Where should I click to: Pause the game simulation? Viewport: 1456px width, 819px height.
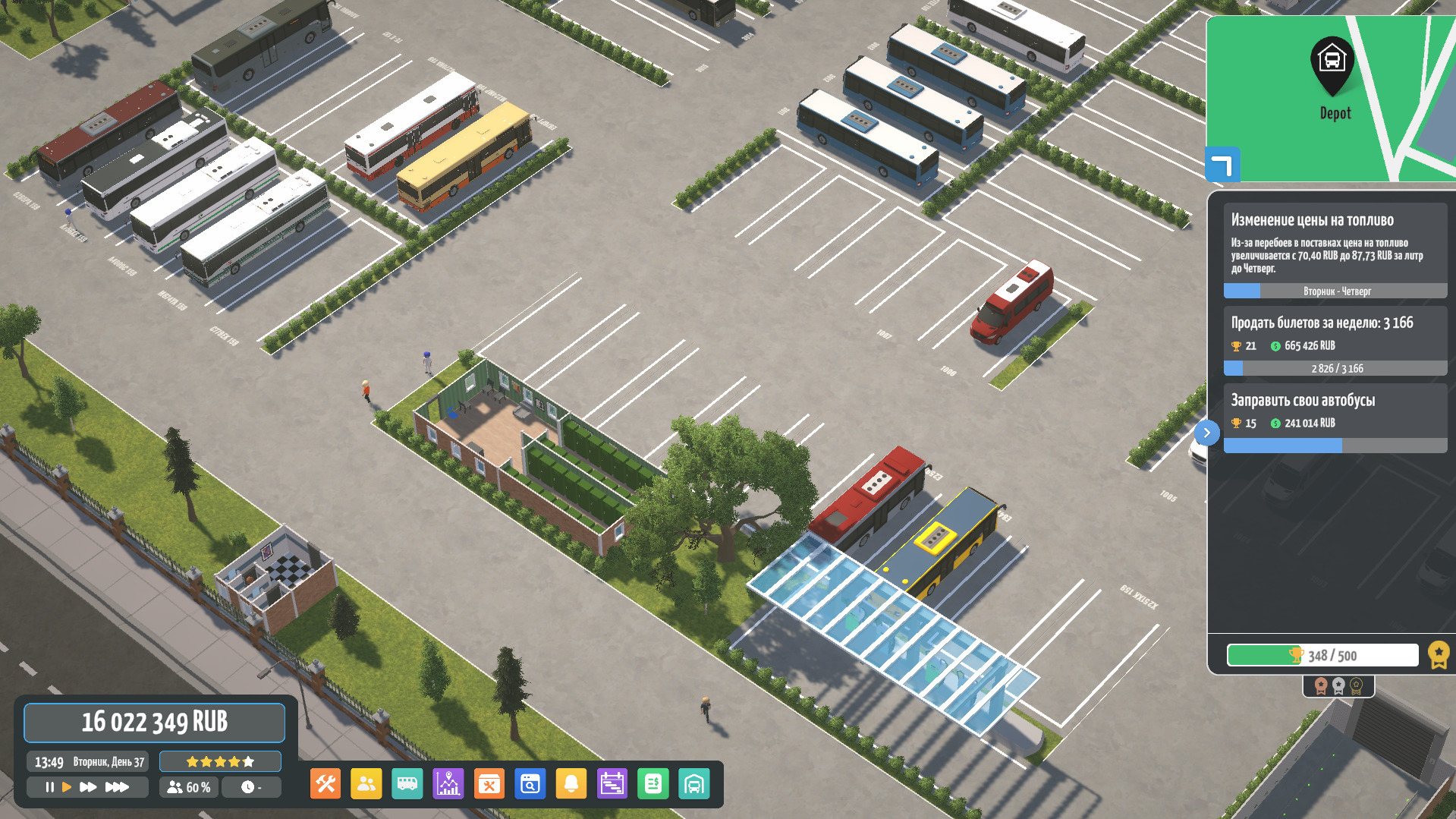(x=49, y=787)
